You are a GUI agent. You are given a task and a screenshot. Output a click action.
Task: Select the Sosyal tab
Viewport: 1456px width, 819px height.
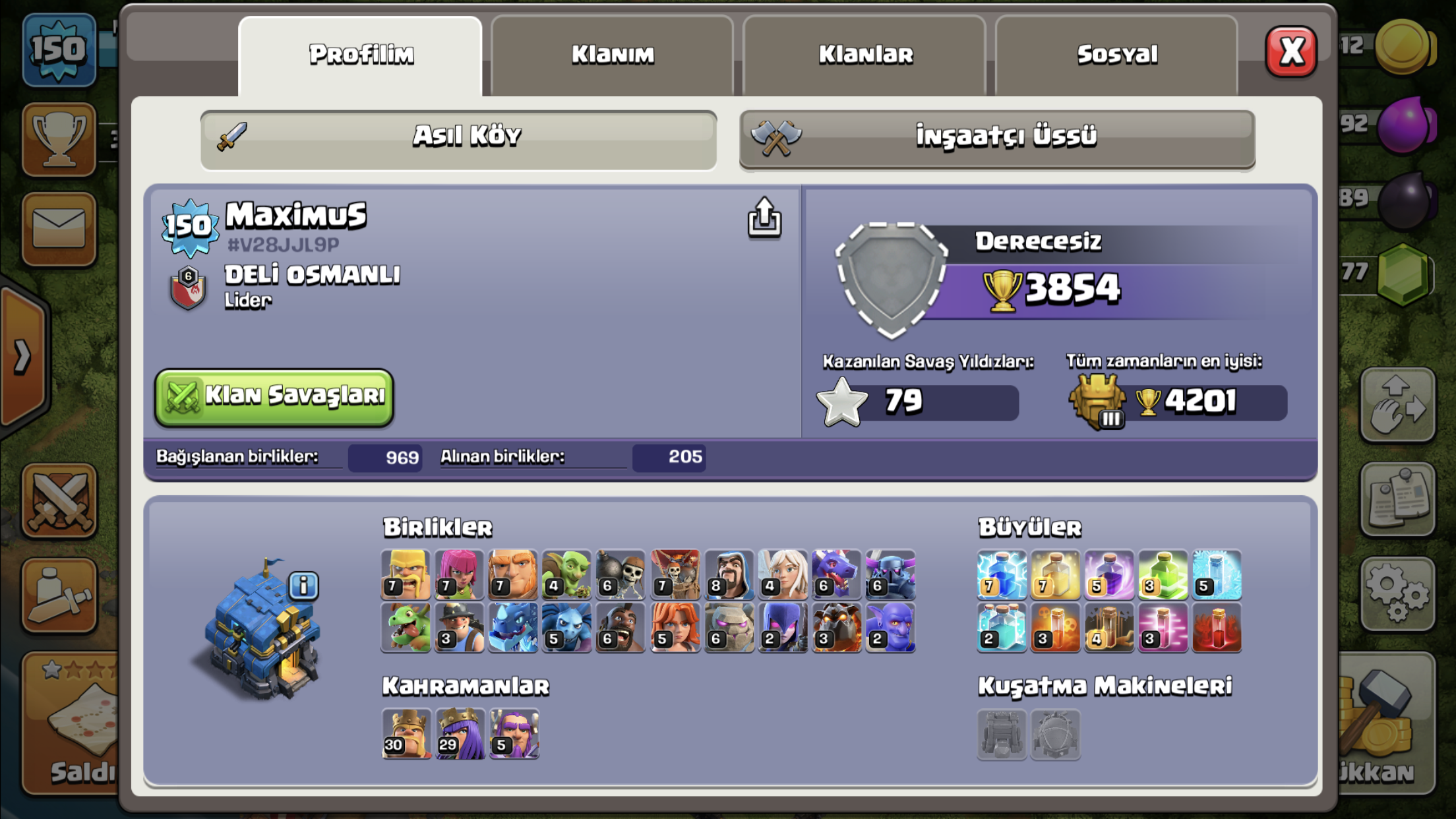[x=1117, y=55]
